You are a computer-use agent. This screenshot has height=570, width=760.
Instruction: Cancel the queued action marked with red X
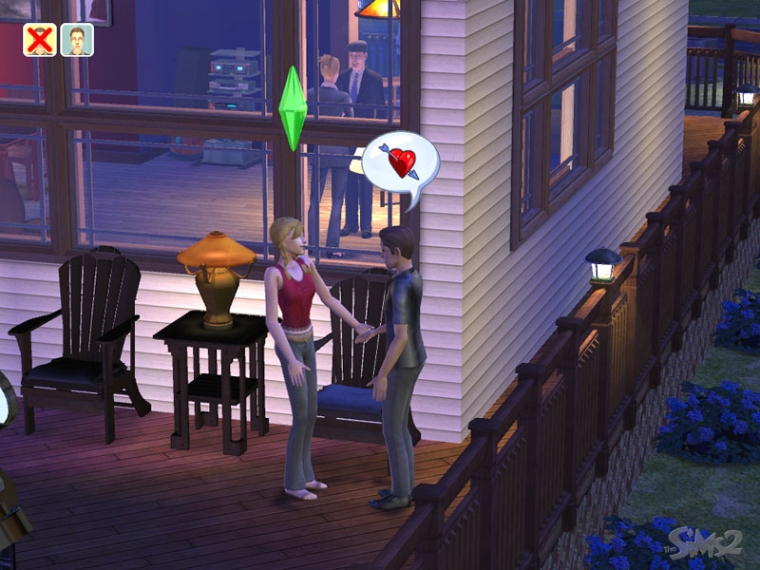pos(39,40)
